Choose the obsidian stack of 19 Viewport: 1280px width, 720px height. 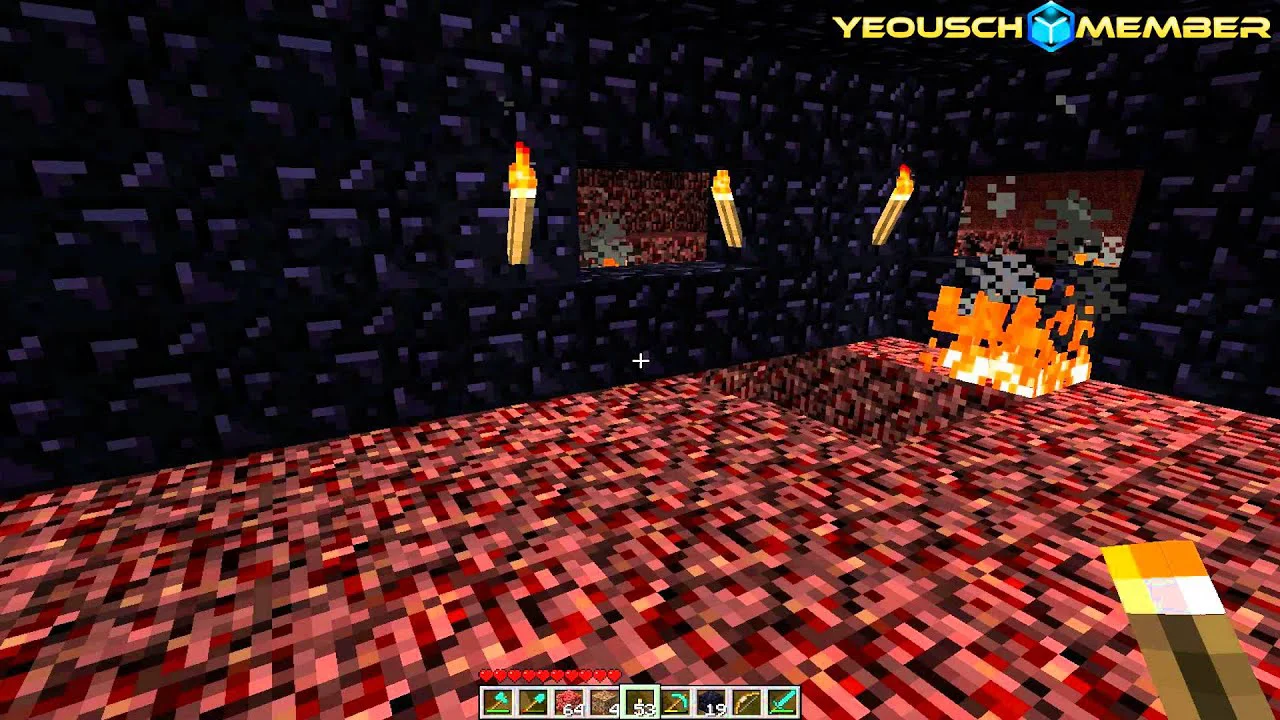(x=712, y=702)
